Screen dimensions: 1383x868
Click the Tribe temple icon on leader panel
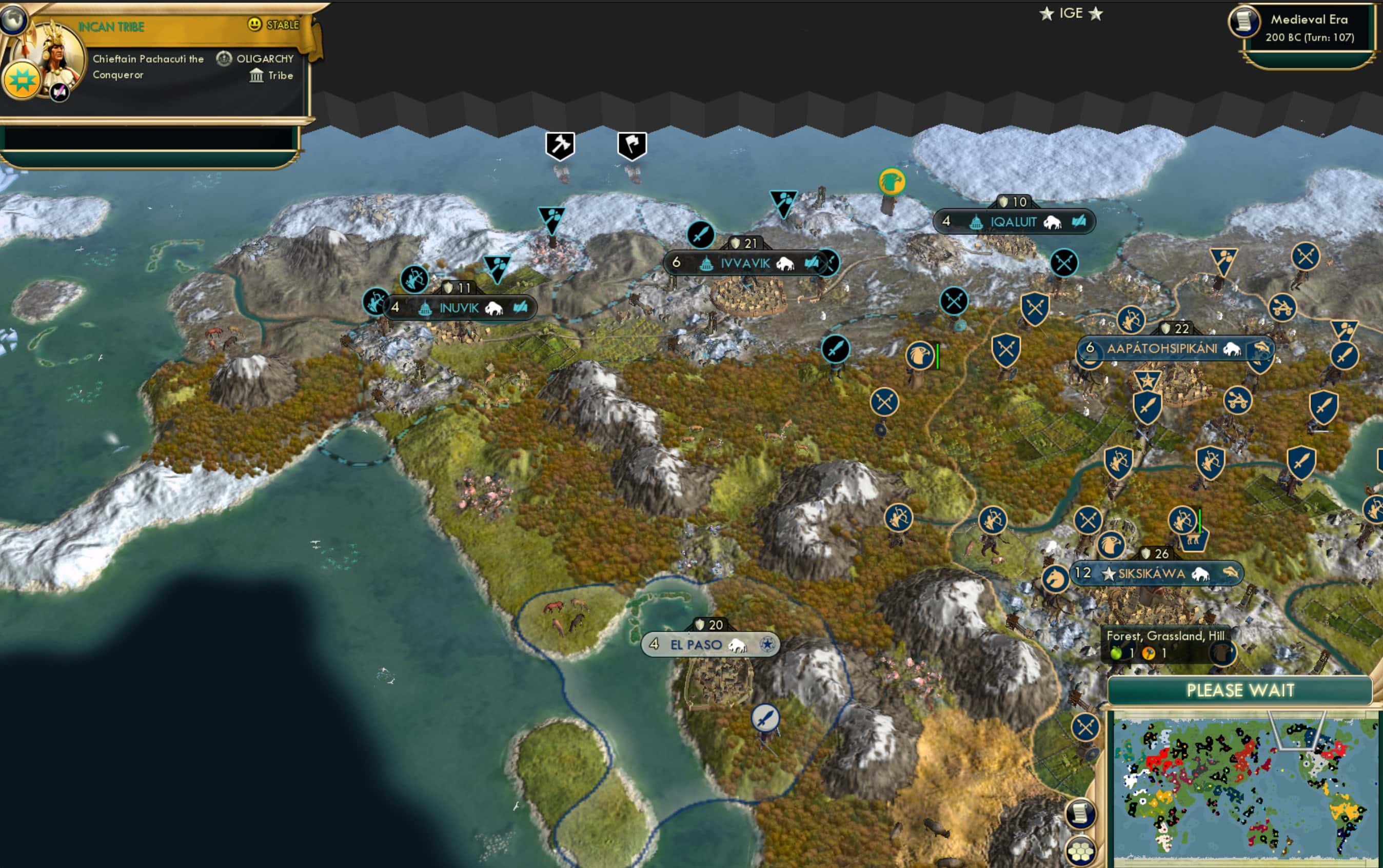tap(256, 75)
